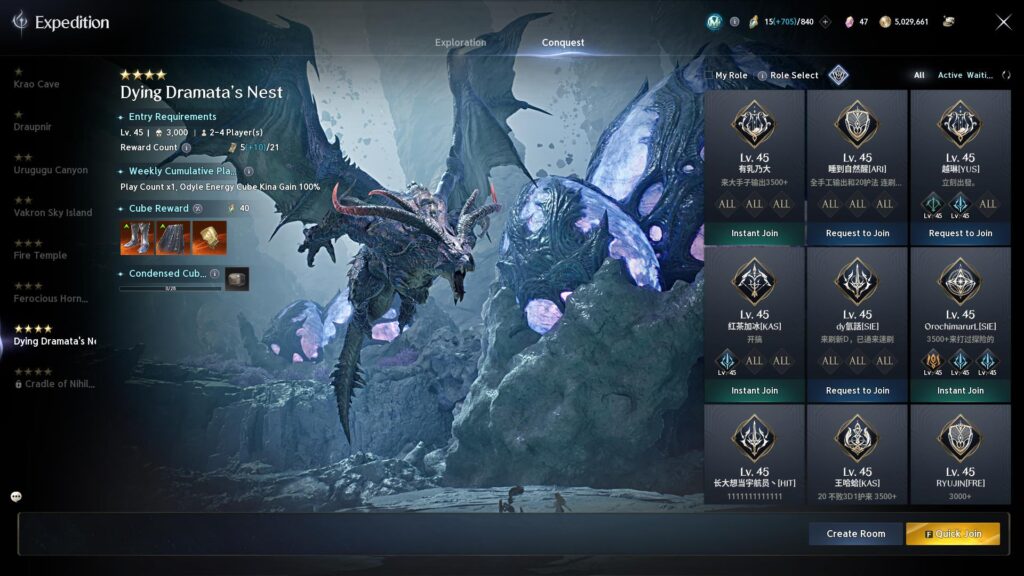Pick Vakron Sky Island dungeon

click(52, 212)
